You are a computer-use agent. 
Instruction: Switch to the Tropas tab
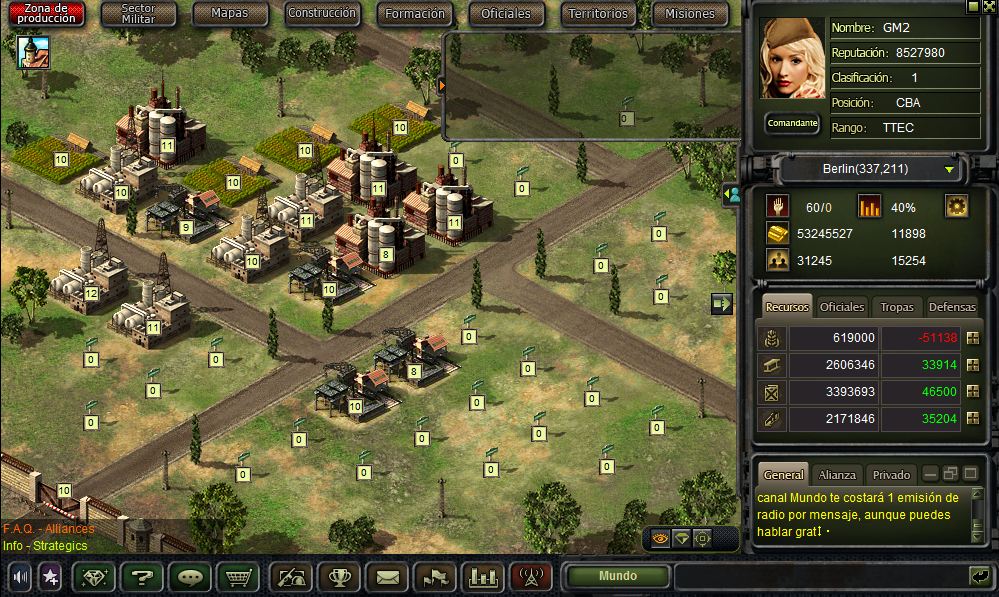point(897,307)
